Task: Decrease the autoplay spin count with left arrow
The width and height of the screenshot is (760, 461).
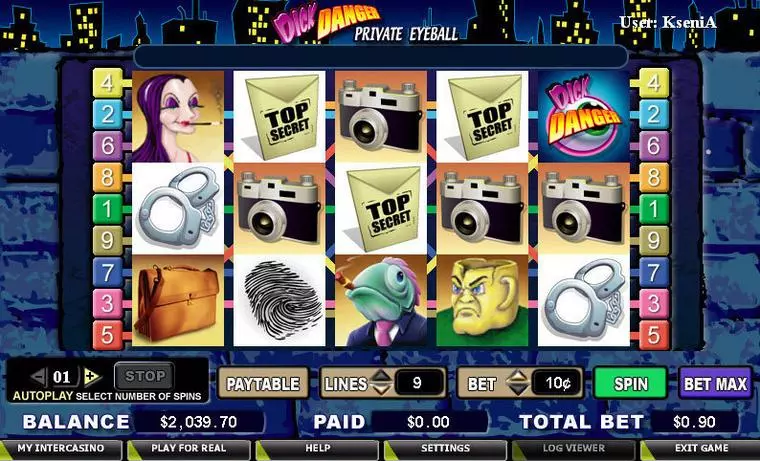Action: pyautogui.click(x=39, y=377)
